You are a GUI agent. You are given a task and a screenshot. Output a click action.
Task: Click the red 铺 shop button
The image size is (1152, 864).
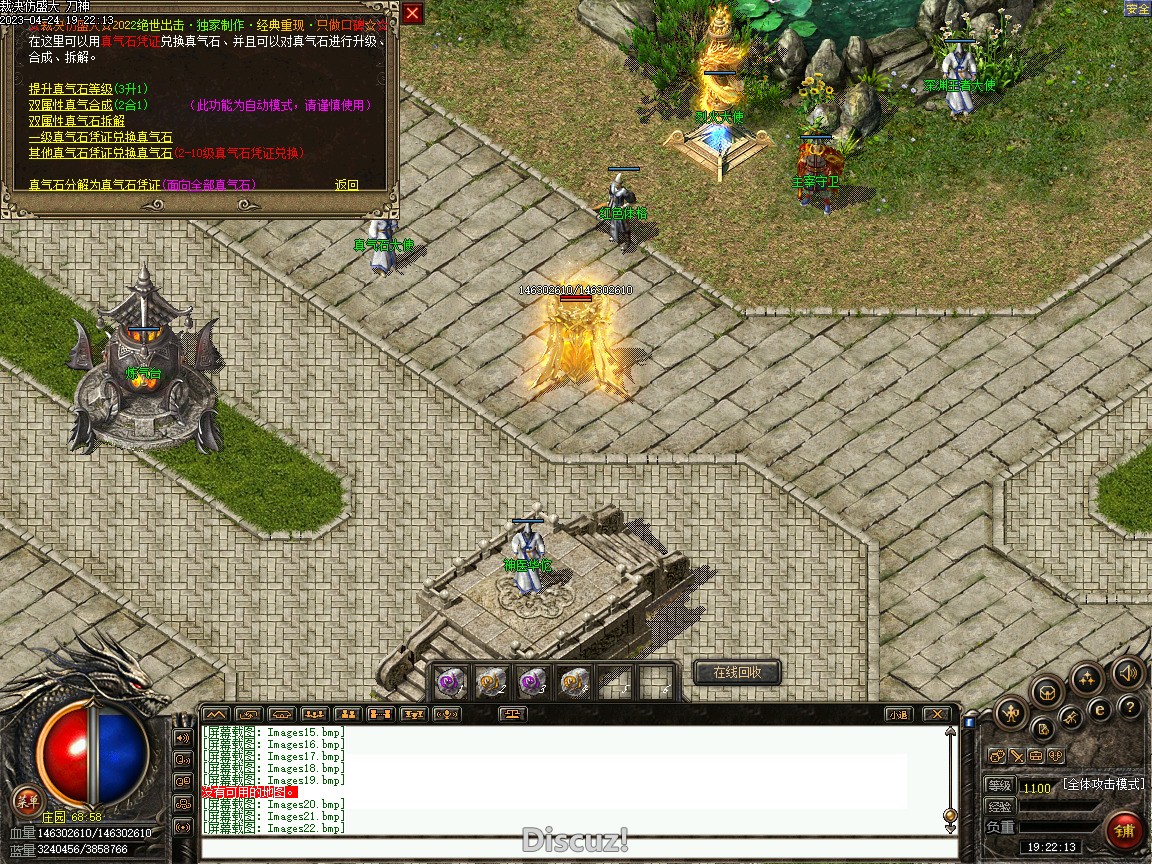(1125, 831)
